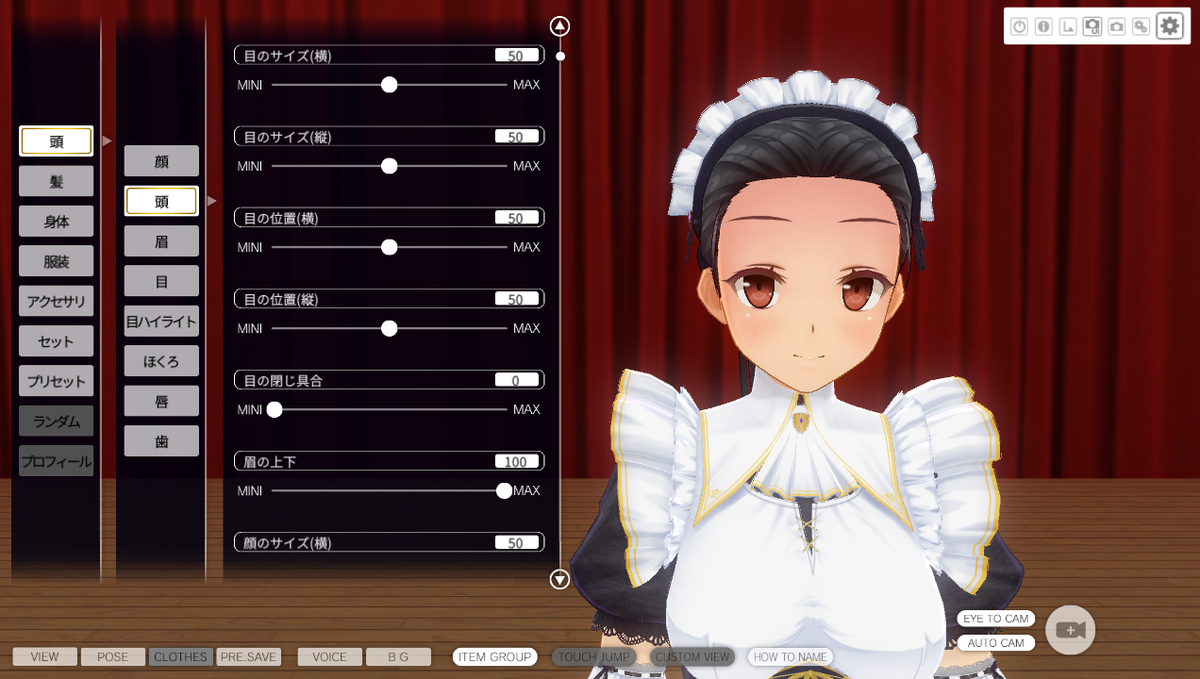Switch to the 眉 sub-category
This screenshot has width=1200, height=679.
click(161, 241)
